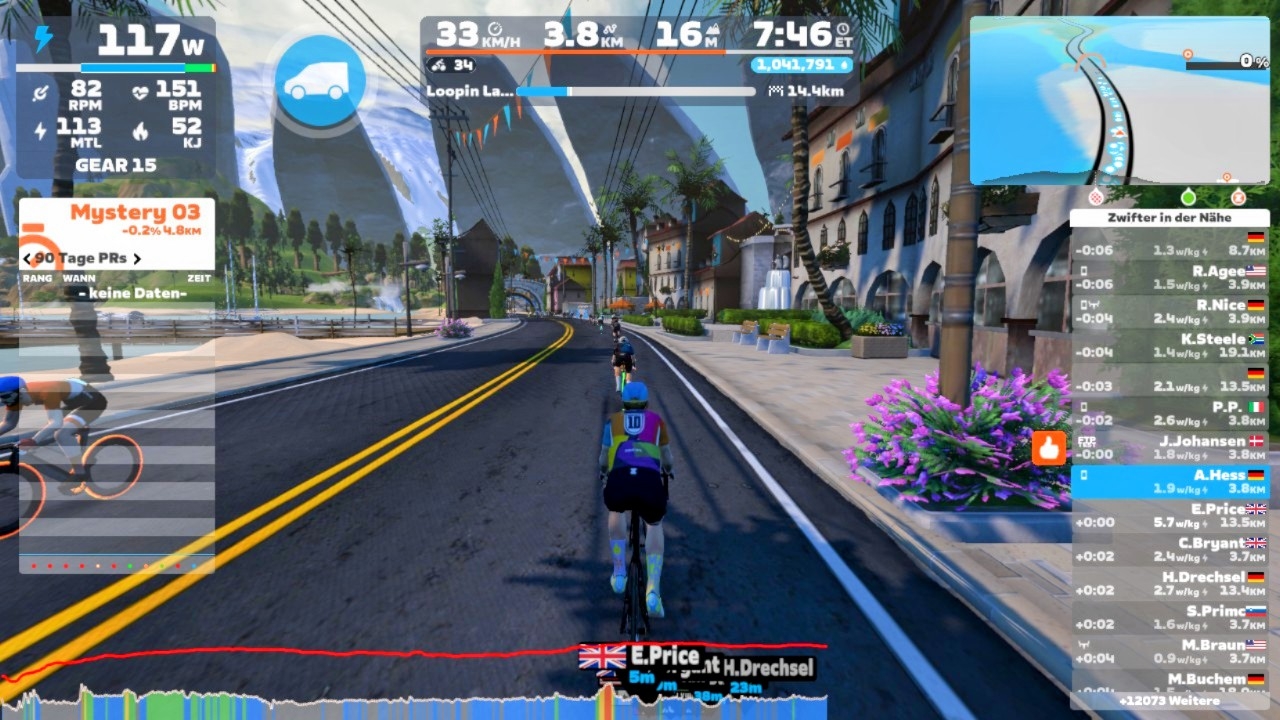
Task: Select the highlighted A.Hess rider row
Action: click(1169, 482)
